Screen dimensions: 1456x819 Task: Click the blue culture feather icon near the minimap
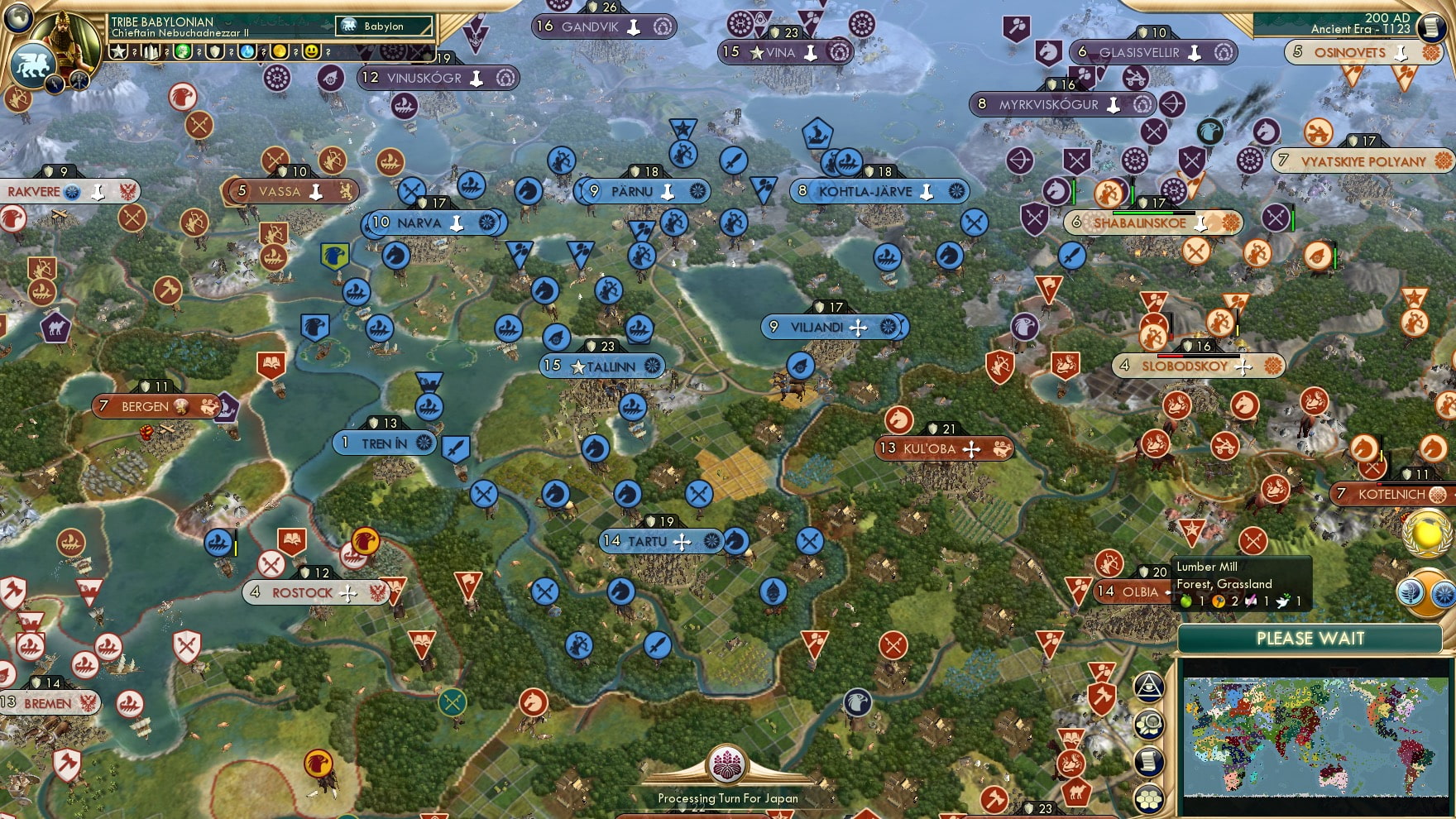pos(1410,591)
